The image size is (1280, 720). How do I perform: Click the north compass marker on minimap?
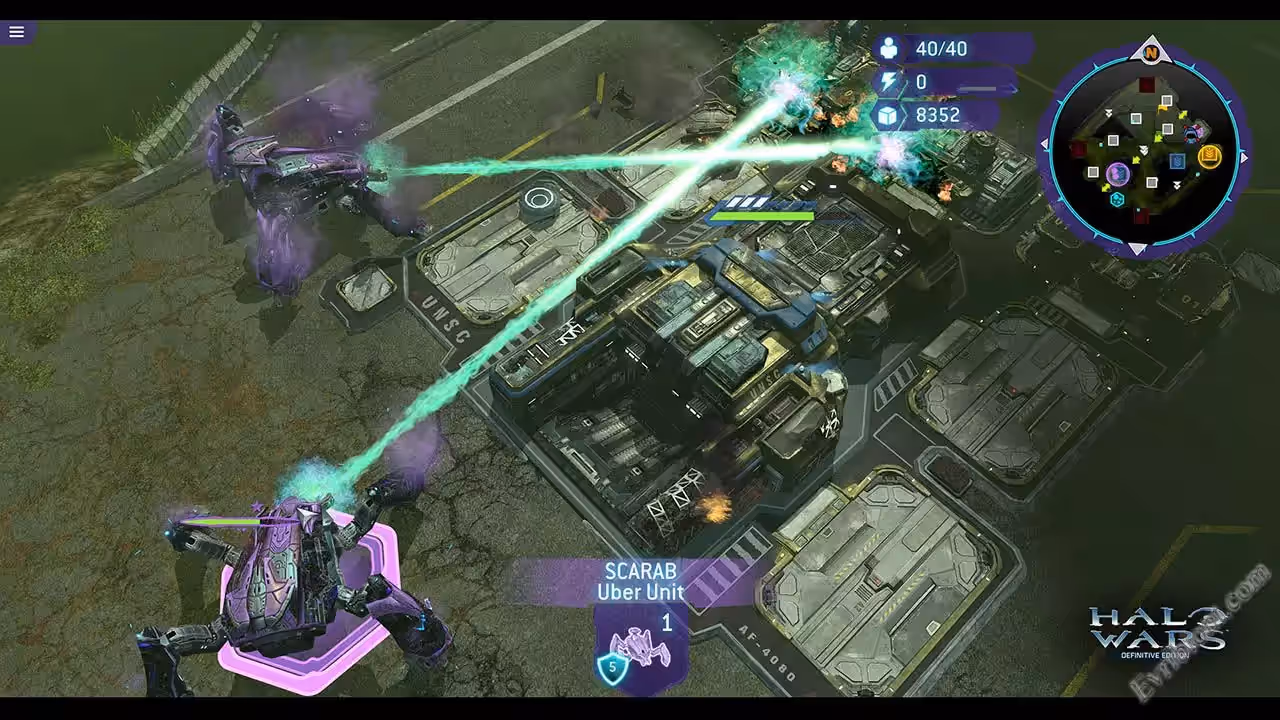point(1151,52)
